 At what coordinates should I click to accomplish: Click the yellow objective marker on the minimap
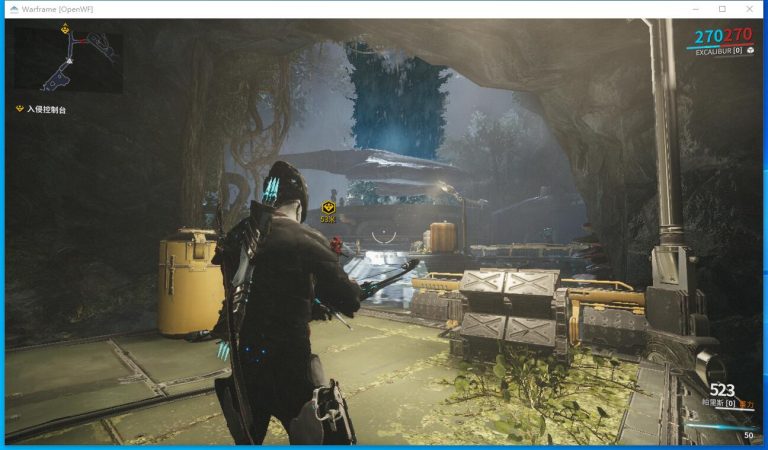click(x=66, y=30)
